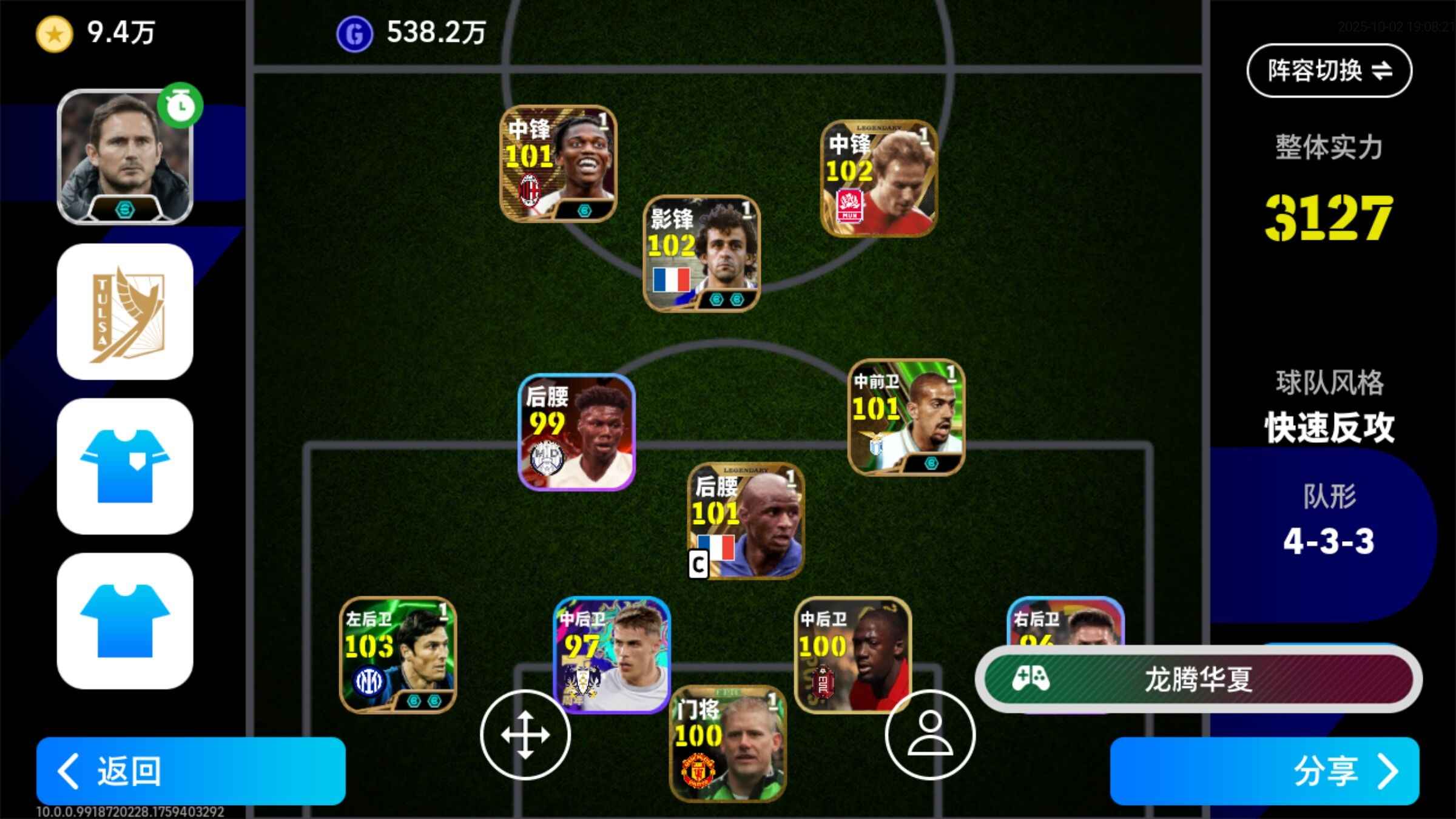Open the player profile silhouette icon

[930, 735]
